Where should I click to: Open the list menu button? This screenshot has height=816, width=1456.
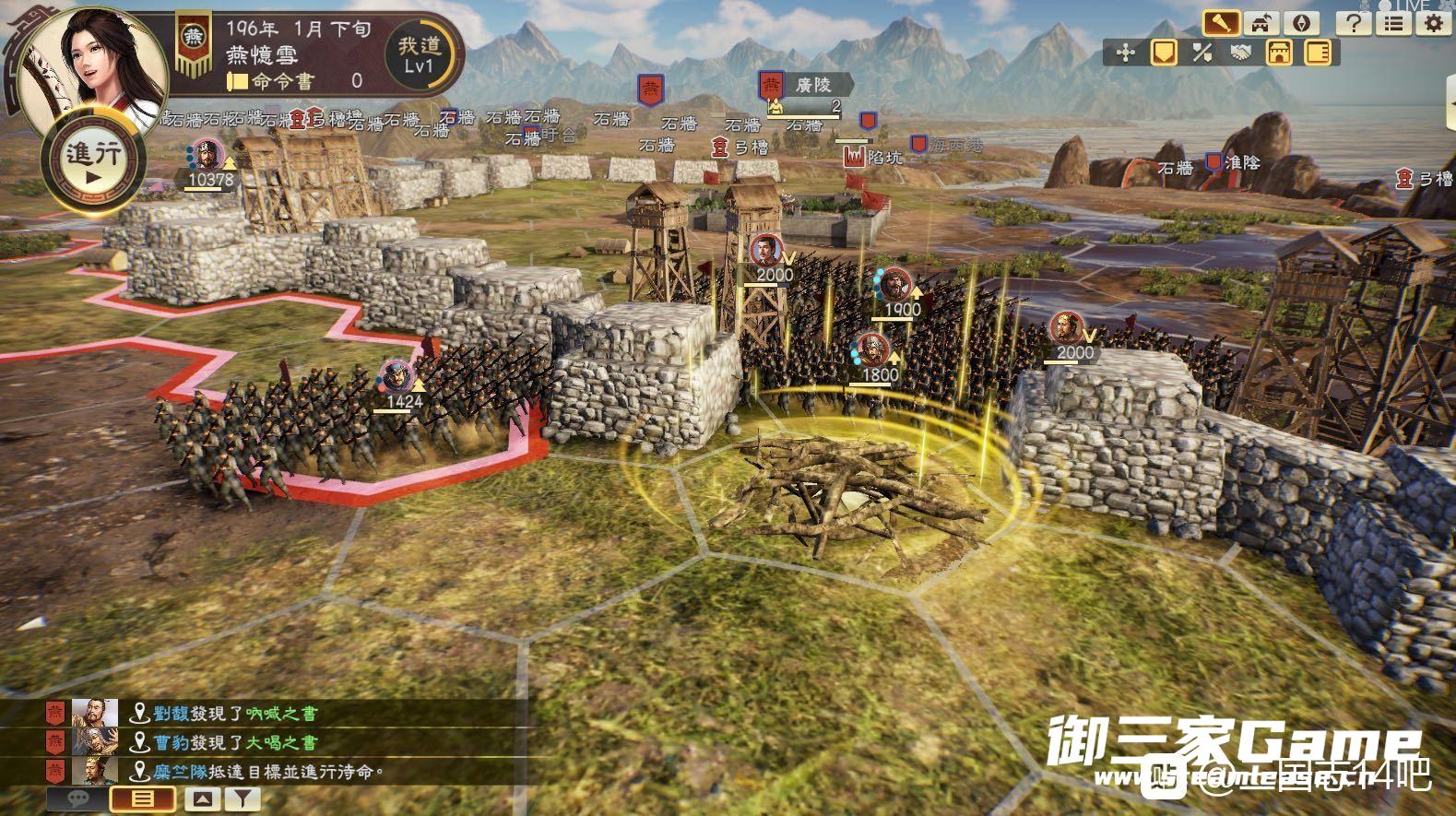1394,23
